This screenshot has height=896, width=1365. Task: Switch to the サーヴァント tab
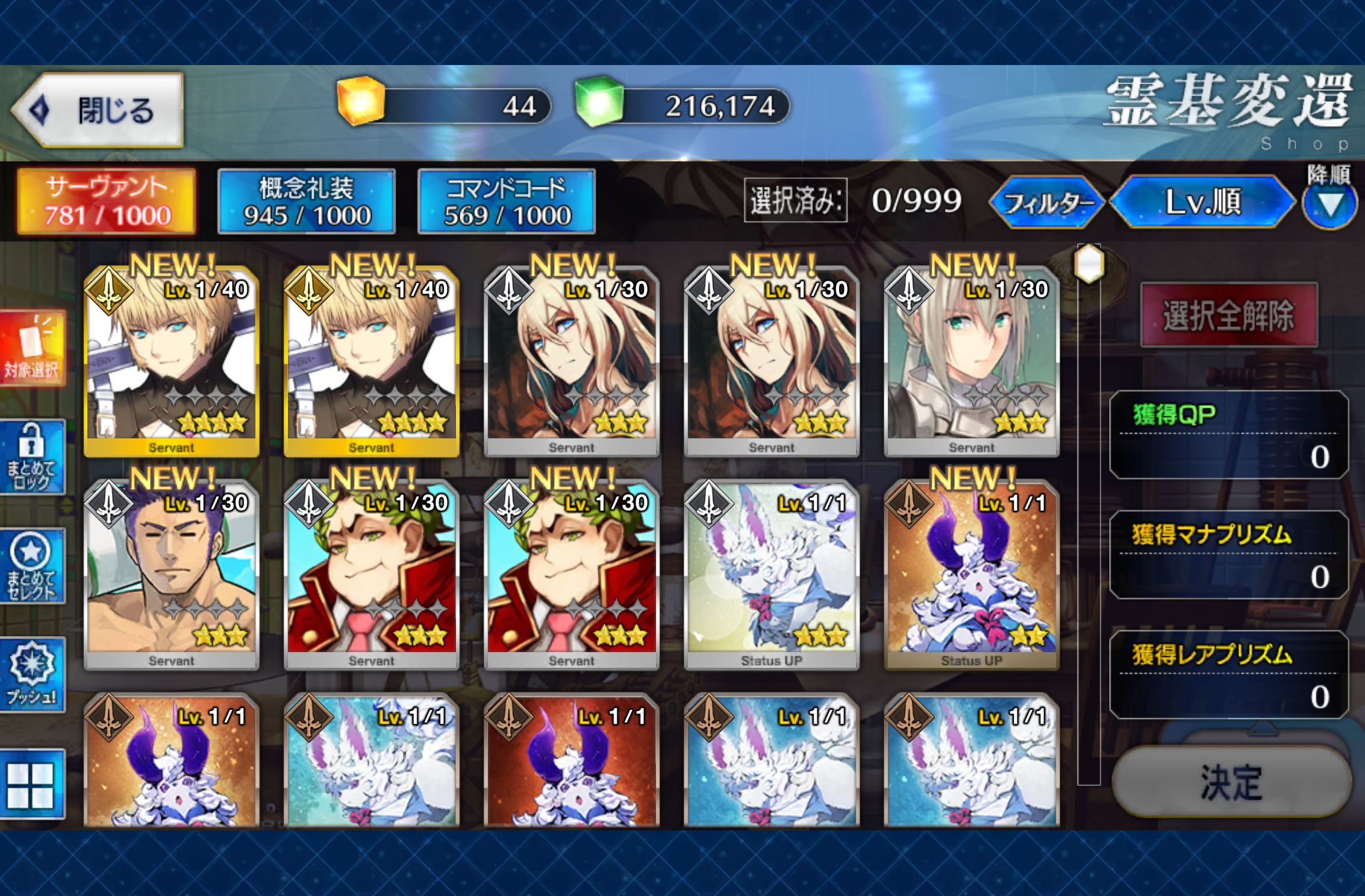[107, 201]
